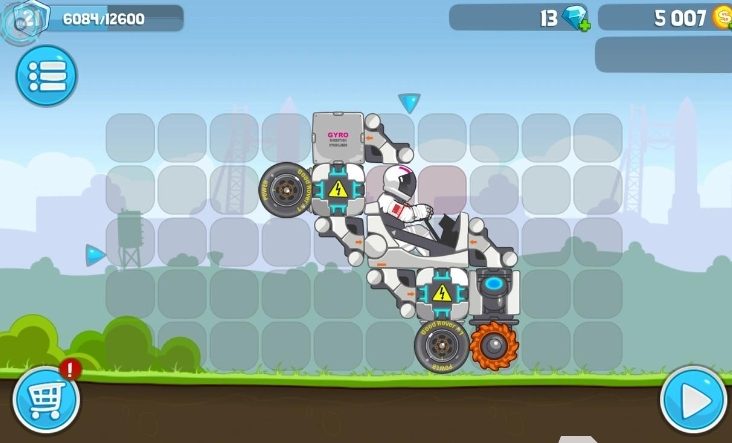This screenshot has height=443, width=732.
Task: Select the blue glowing reactor block
Action: pos(495,288)
